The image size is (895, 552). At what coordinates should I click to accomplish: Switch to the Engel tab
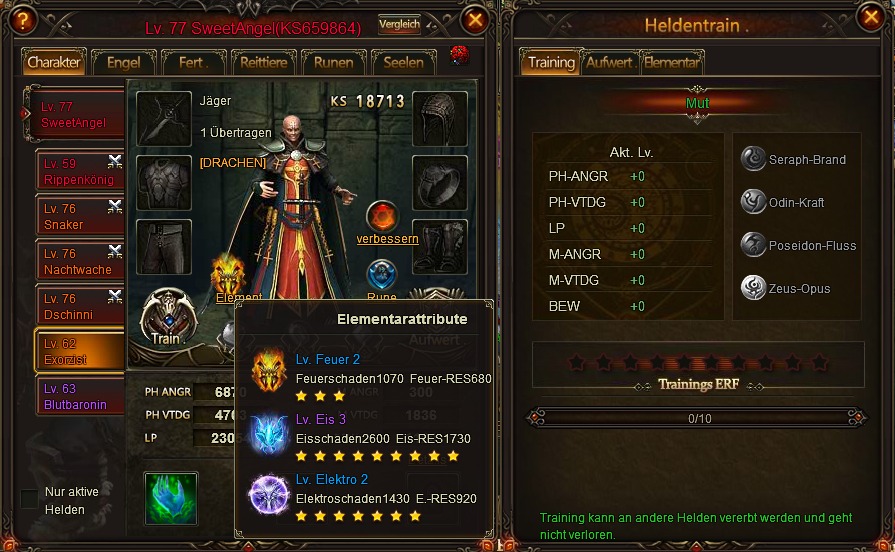point(124,62)
